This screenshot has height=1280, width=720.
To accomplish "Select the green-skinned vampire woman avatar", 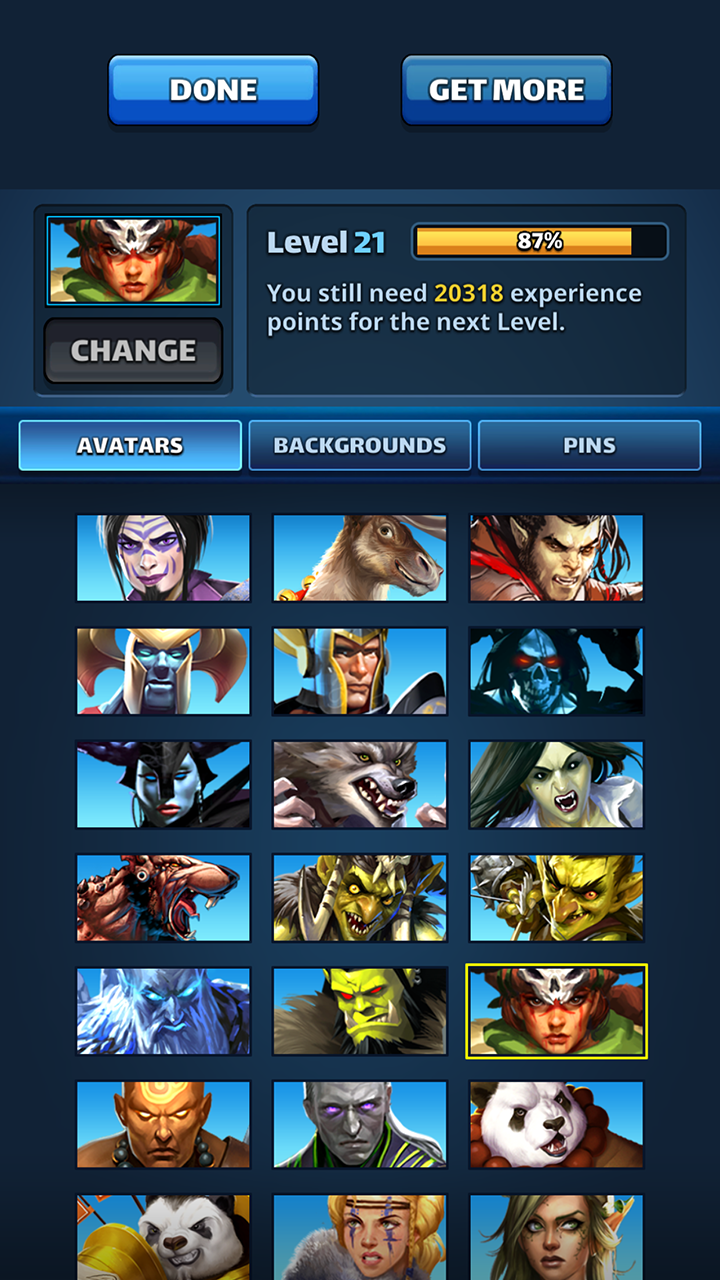I will click(x=556, y=785).
